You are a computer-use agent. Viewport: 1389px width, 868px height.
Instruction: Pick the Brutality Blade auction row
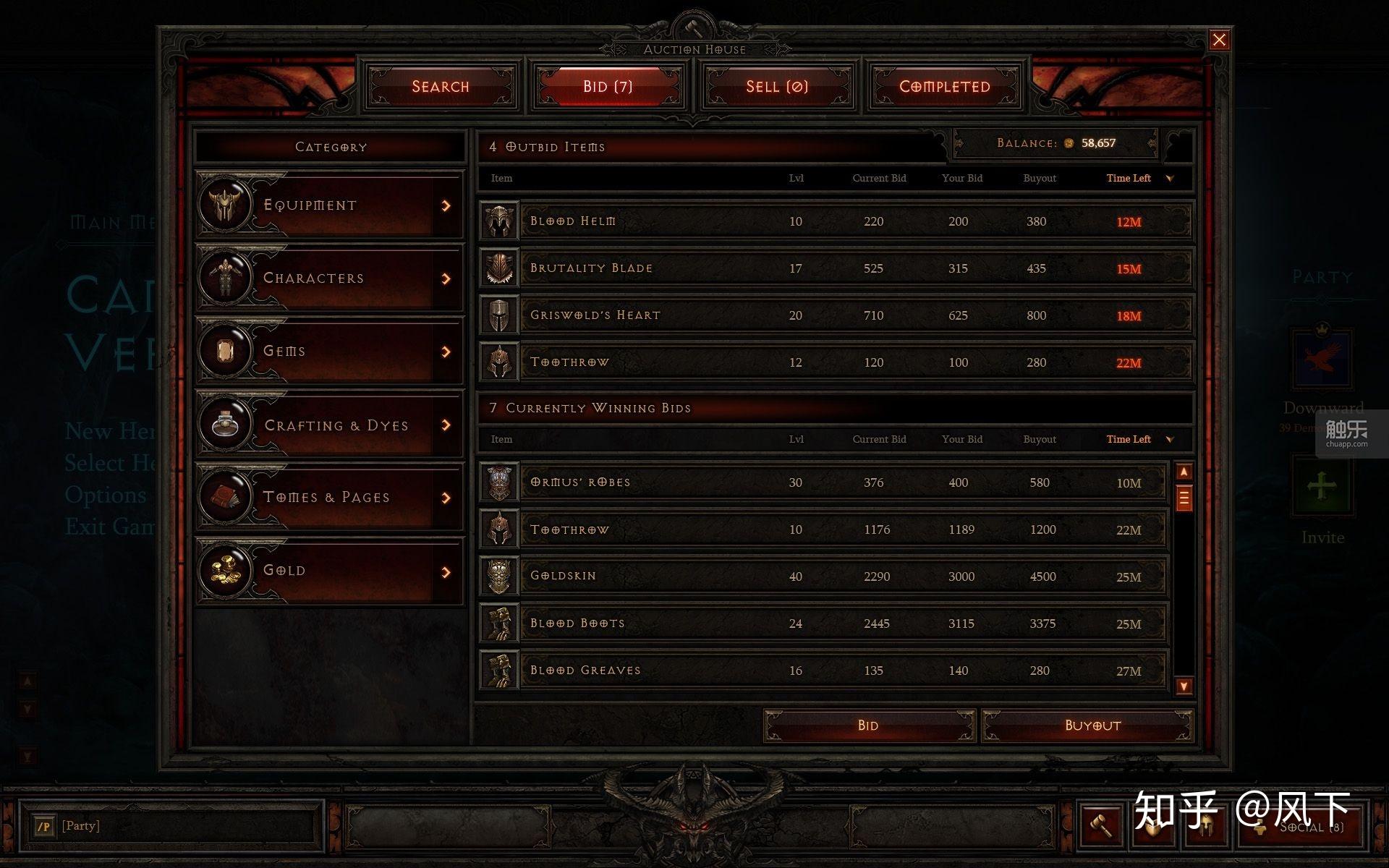pos(836,268)
